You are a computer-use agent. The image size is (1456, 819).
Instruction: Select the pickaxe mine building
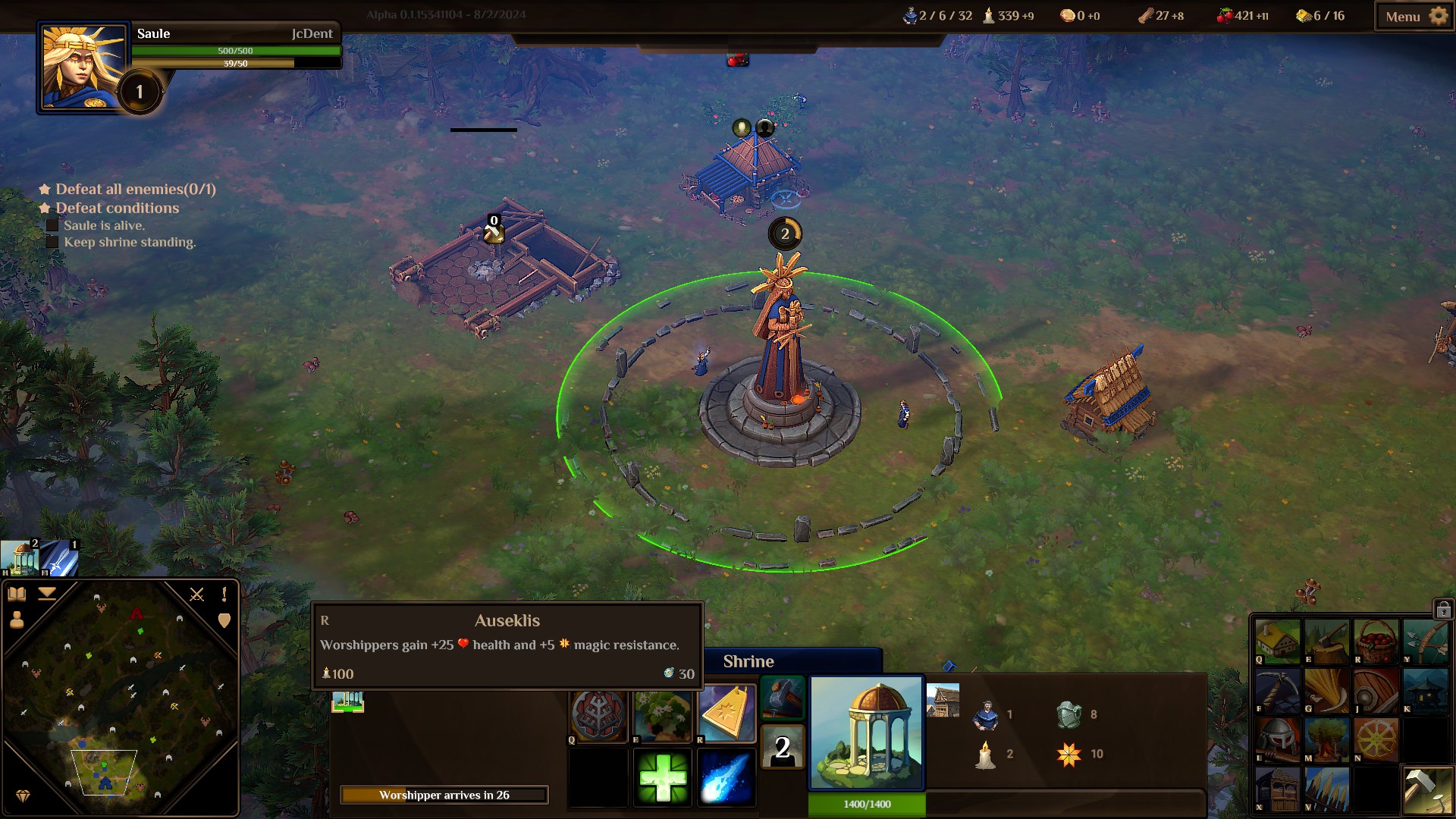(x=1277, y=690)
